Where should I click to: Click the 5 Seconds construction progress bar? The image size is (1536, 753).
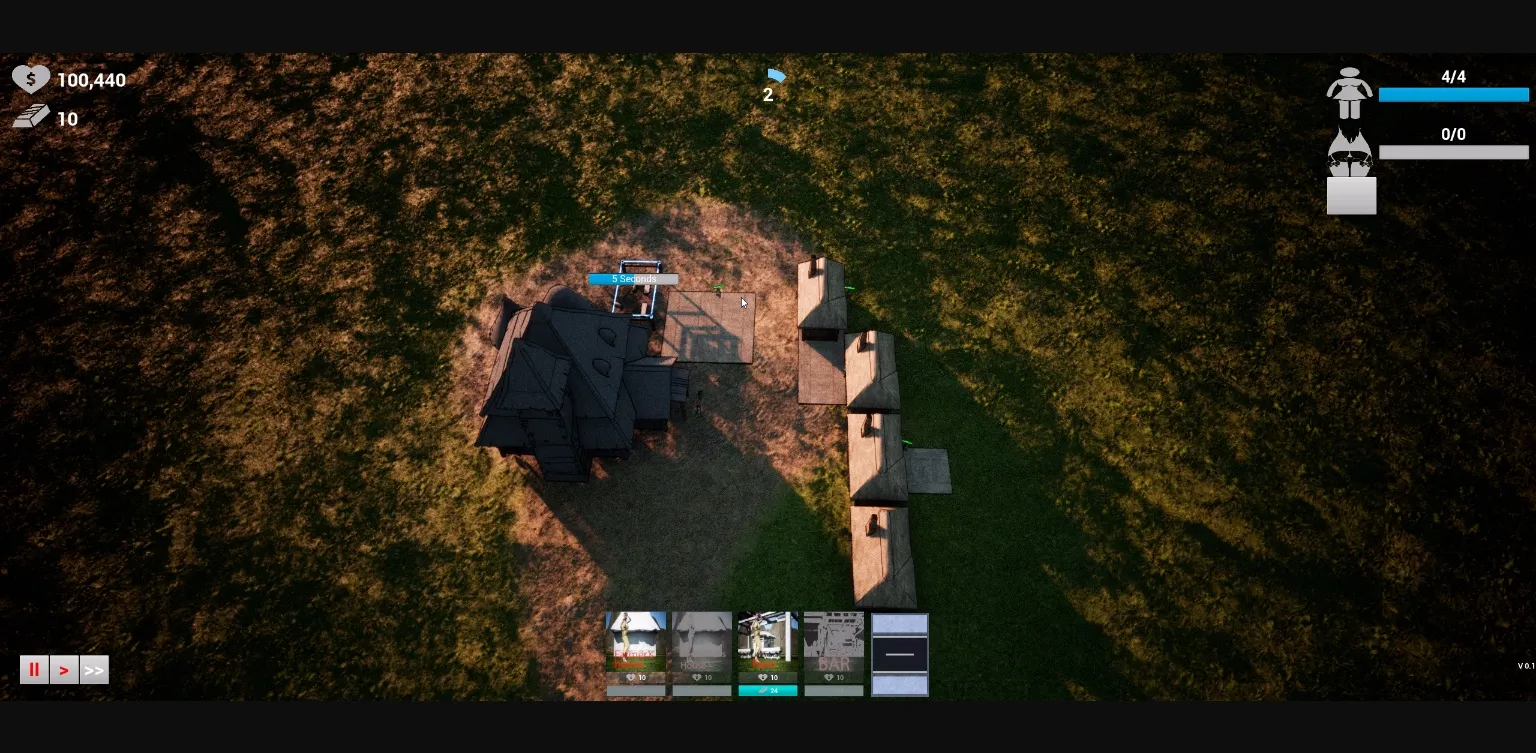[x=634, y=279]
